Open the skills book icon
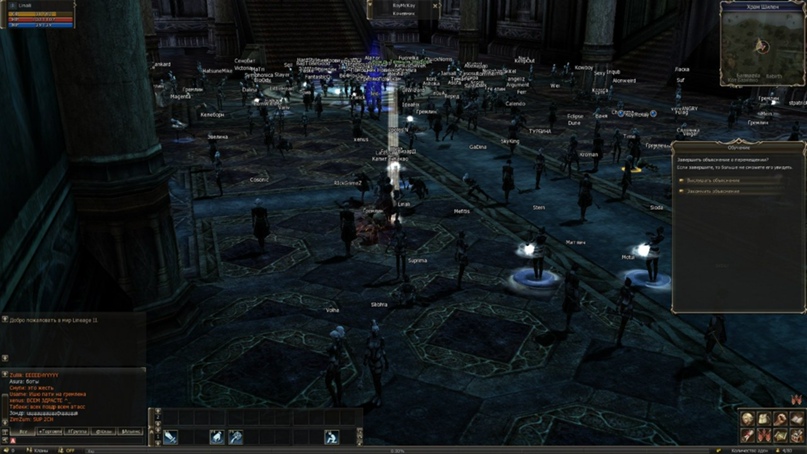 point(796,418)
